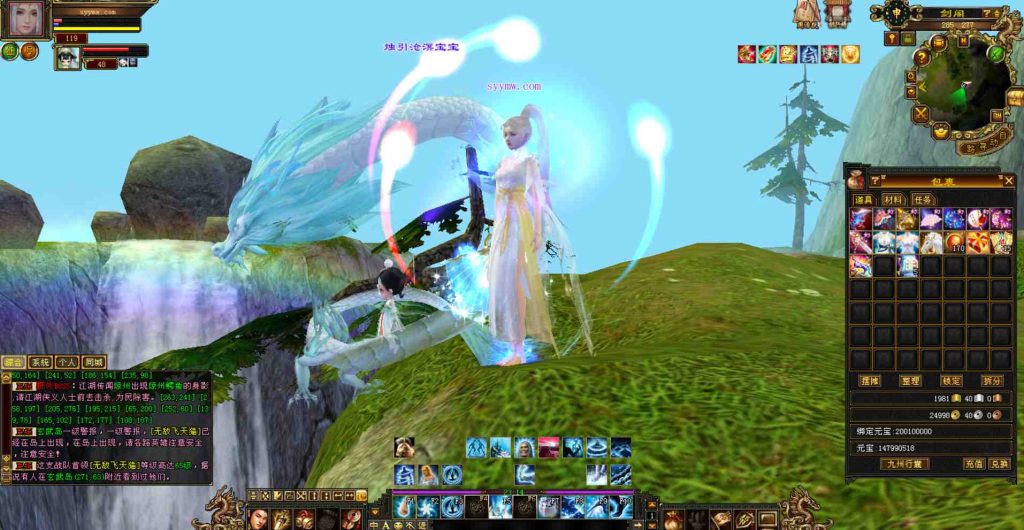Click the gold ingot icon below minimap

941,131
